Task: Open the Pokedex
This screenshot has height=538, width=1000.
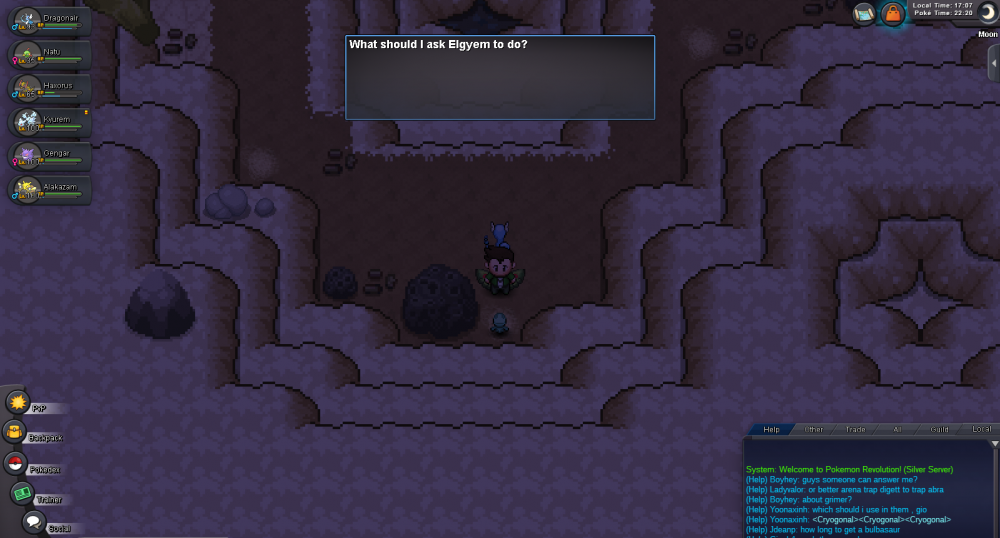Action: coord(16,463)
